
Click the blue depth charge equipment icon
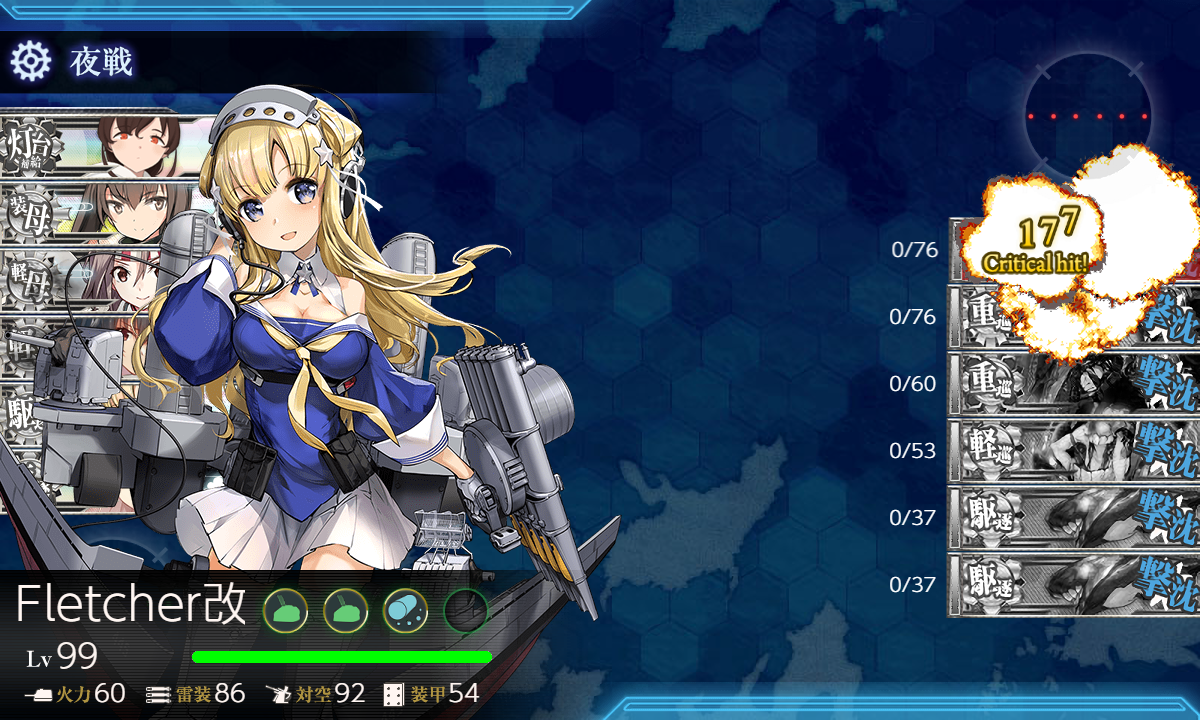click(x=405, y=608)
